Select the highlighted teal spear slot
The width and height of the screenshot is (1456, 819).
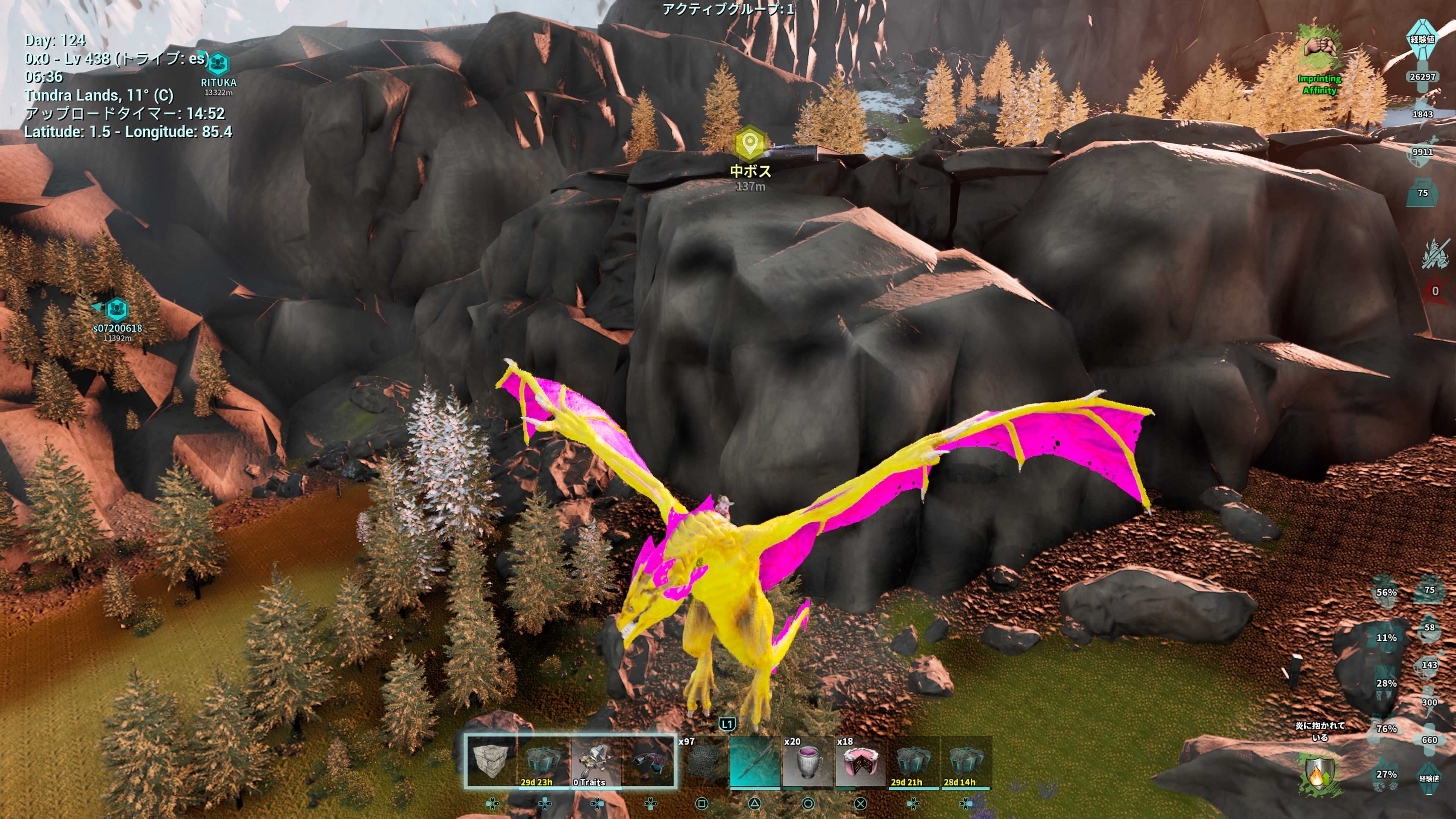click(x=755, y=760)
